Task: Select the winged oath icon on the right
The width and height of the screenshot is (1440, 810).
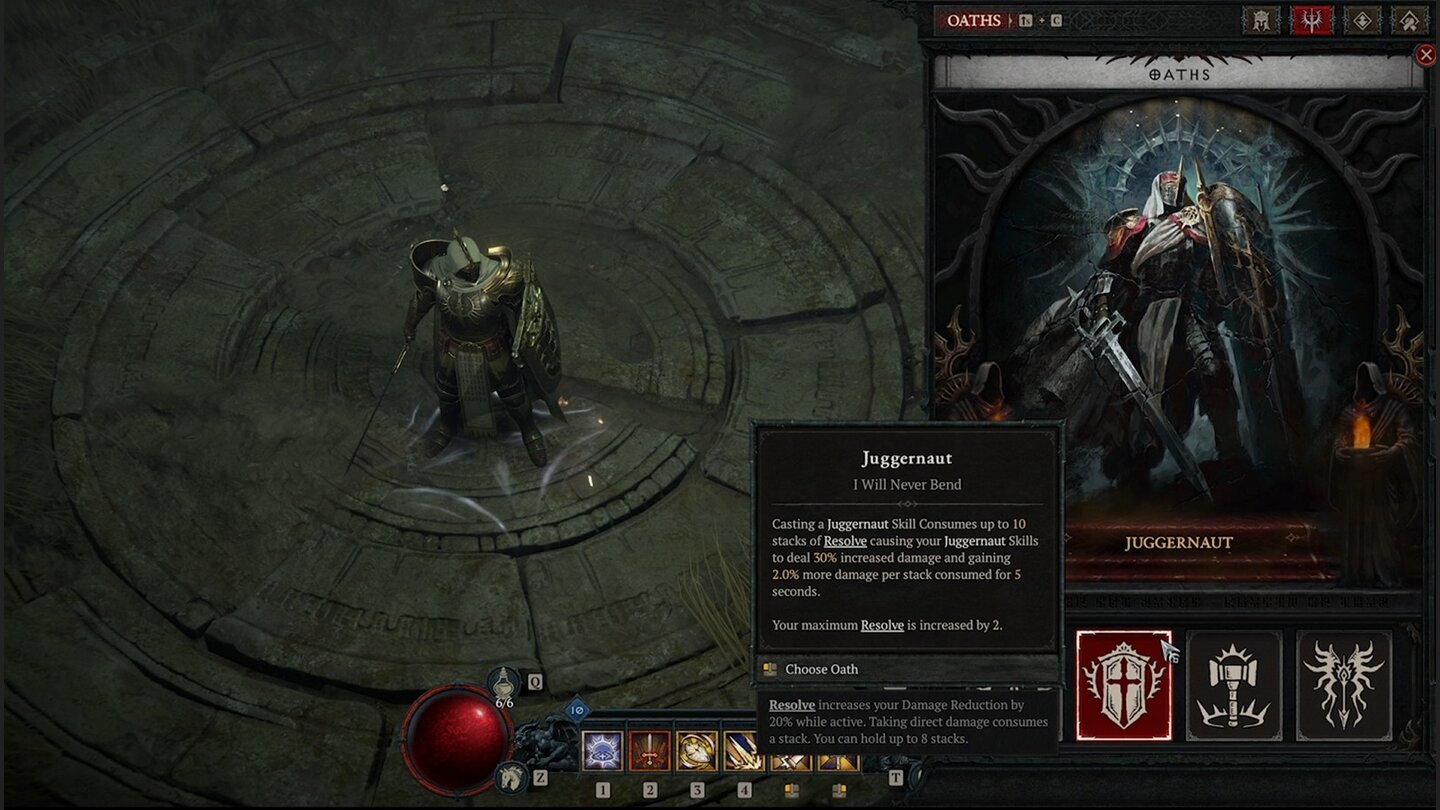Action: [1341, 686]
